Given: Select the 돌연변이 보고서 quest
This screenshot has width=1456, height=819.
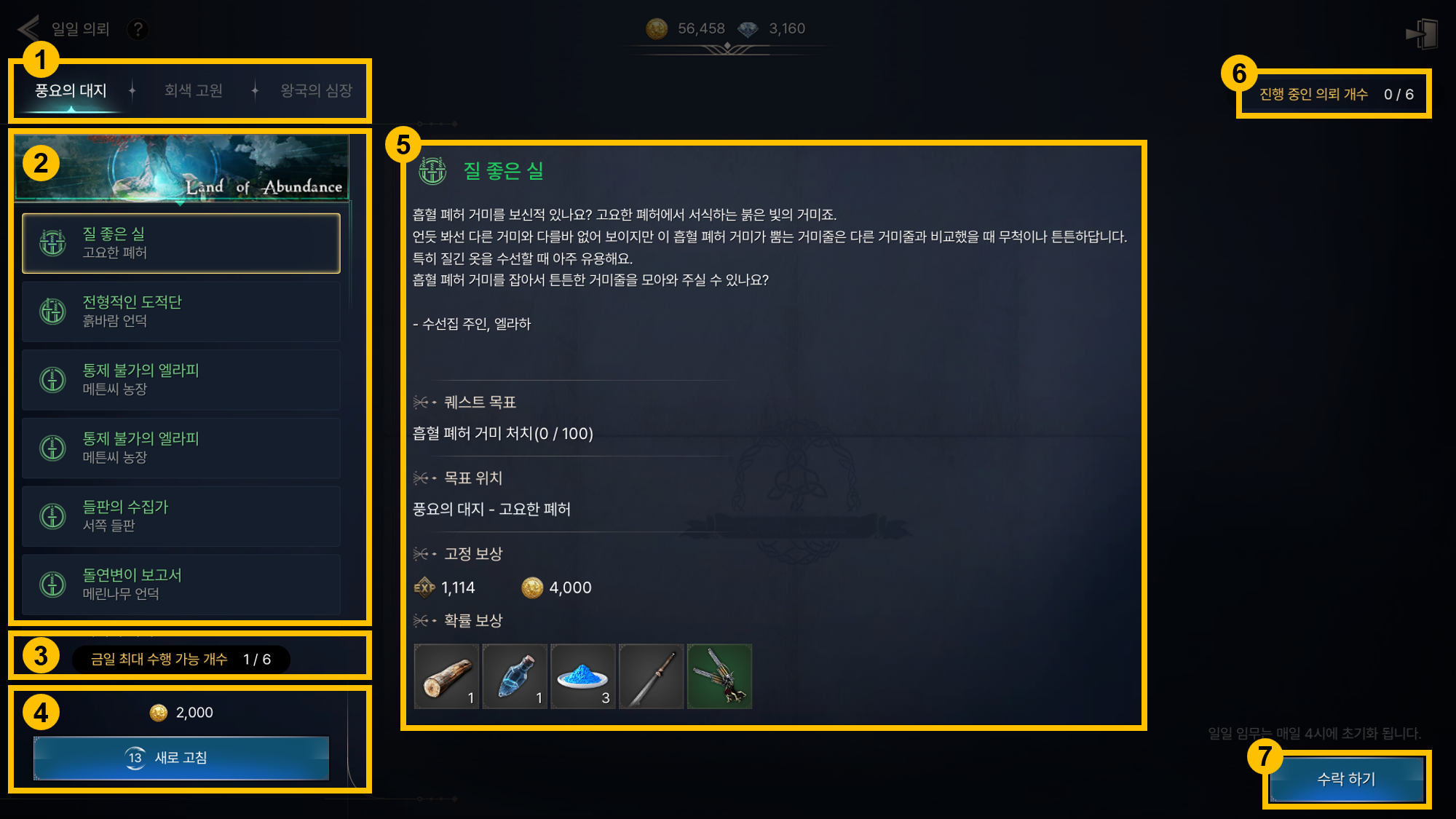Looking at the screenshot, I should click(x=181, y=585).
